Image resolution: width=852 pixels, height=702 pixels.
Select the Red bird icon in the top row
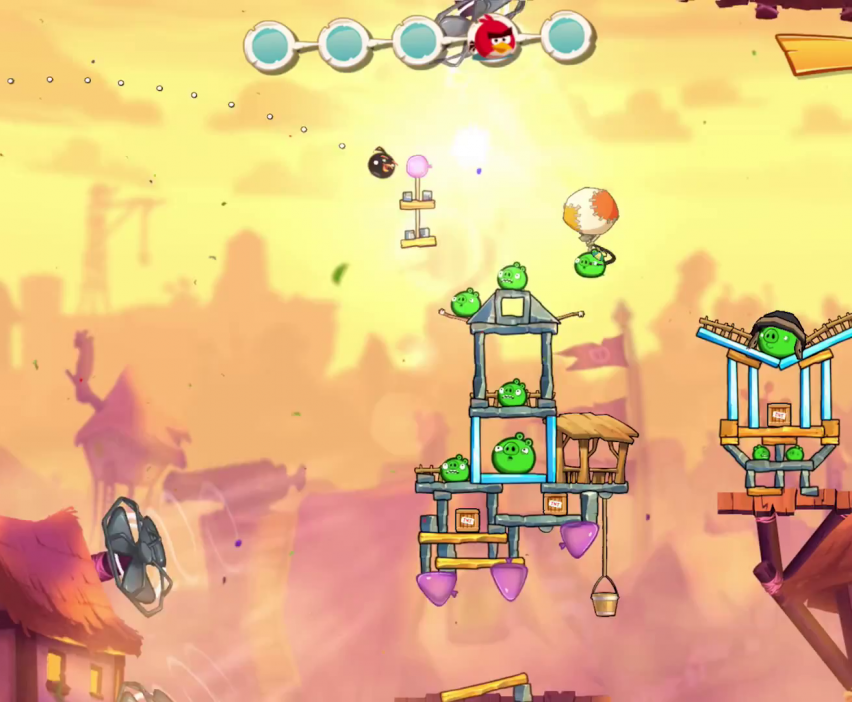point(493,38)
